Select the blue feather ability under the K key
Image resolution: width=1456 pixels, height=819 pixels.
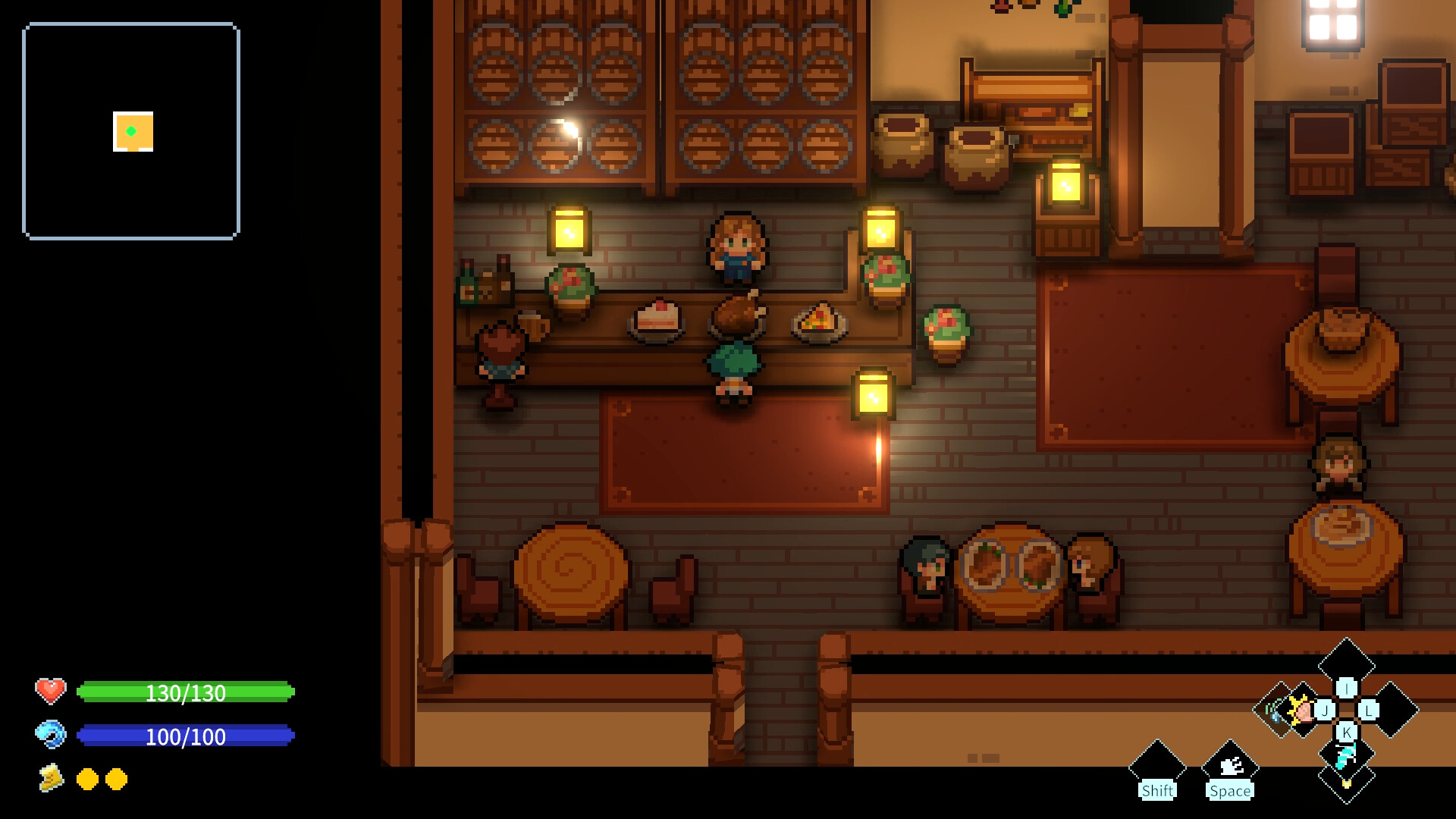(1345, 755)
